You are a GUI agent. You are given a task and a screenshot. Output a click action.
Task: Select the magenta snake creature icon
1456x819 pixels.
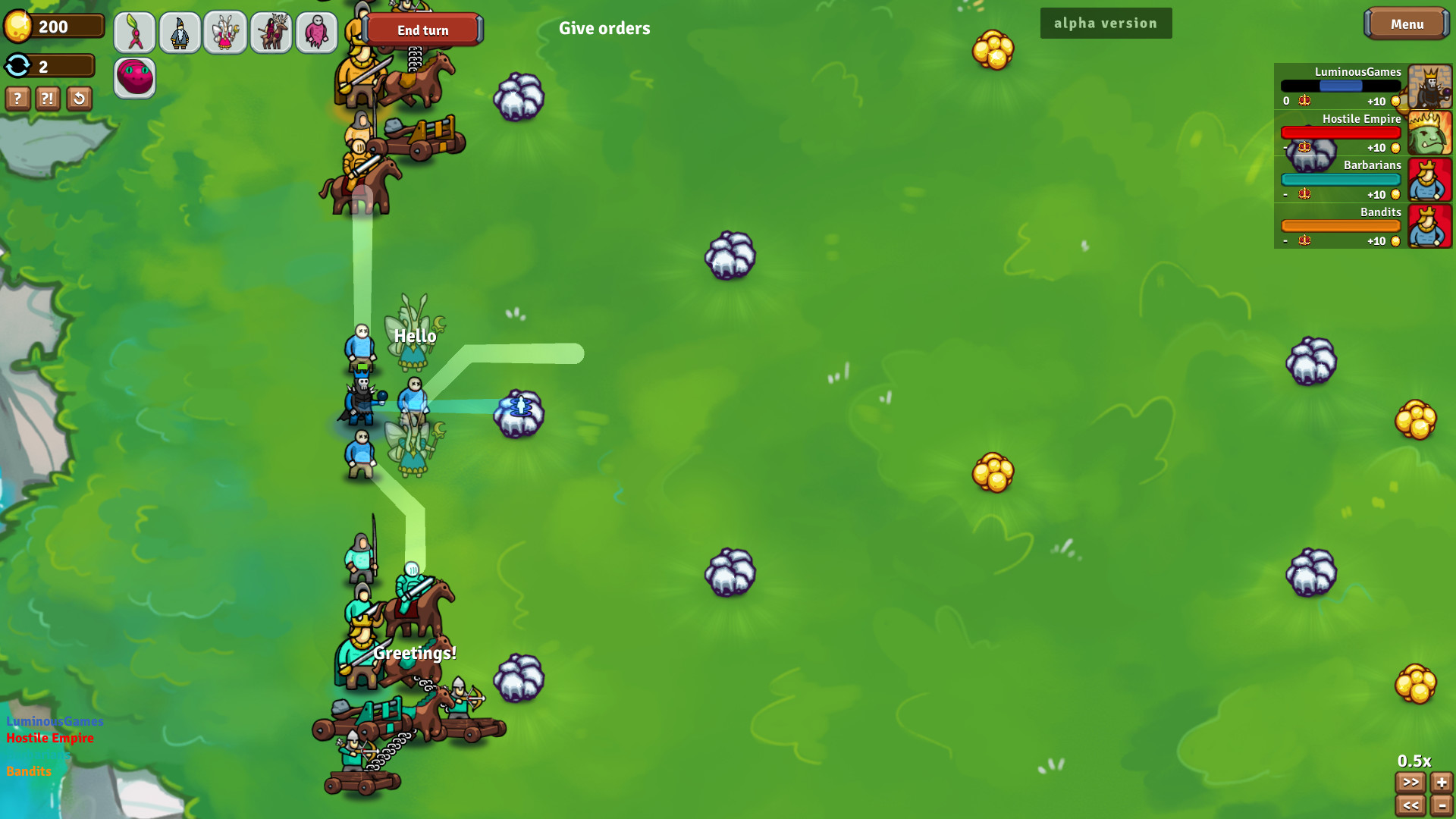(135, 77)
